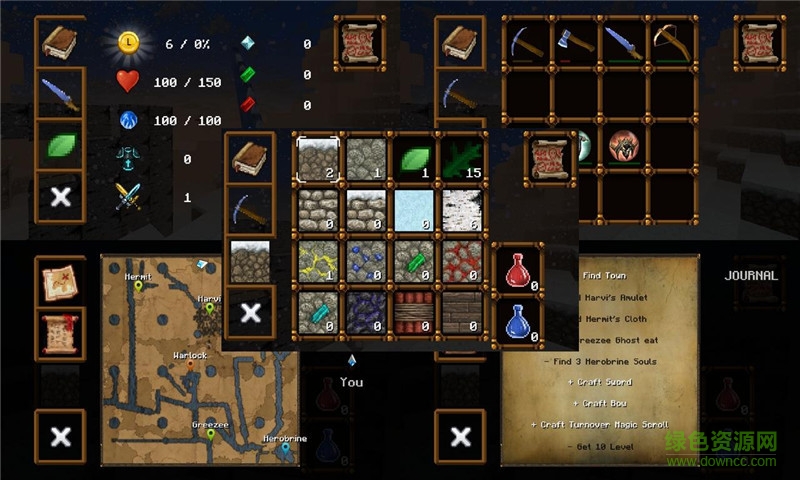The height and width of the screenshot is (480, 800).
Task: Select the Herobrine map marker
Action: pyautogui.click(x=285, y=449)
